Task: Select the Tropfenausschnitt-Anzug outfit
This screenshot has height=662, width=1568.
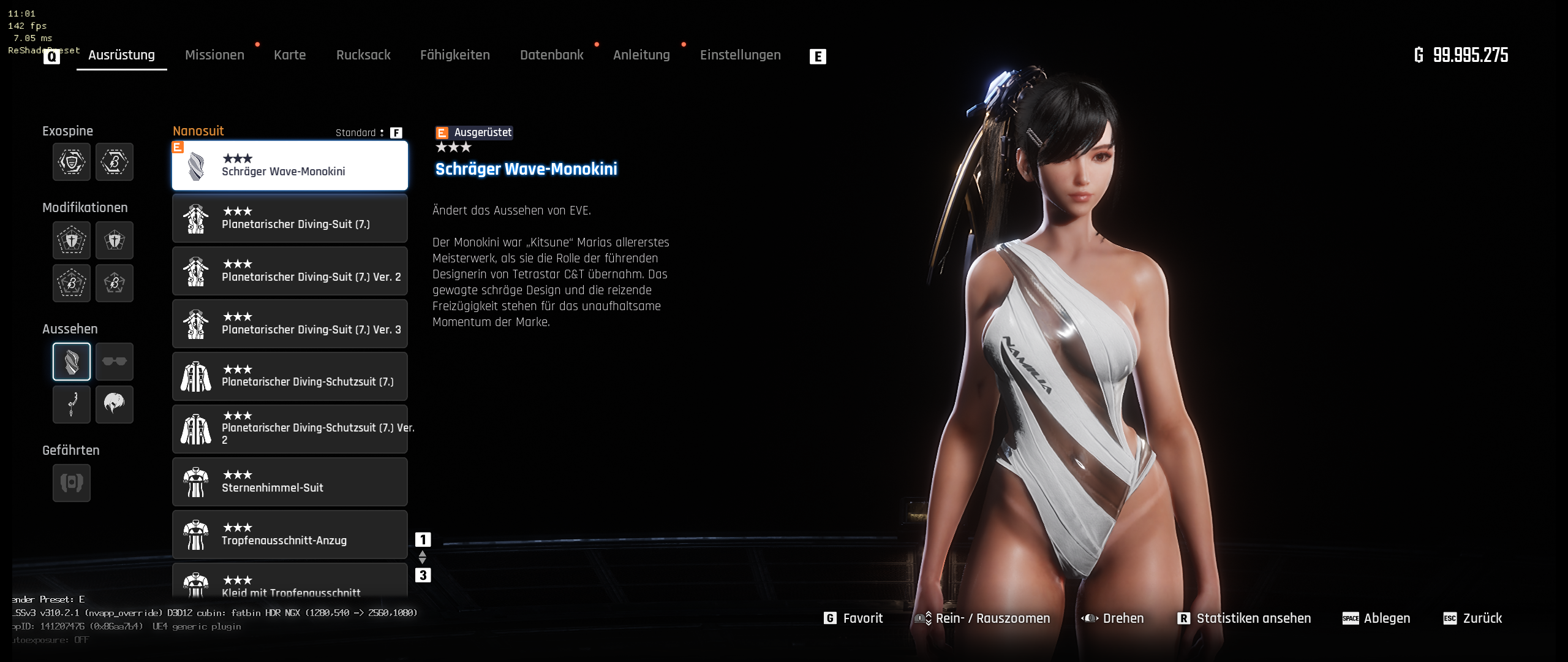Action: 290,535
